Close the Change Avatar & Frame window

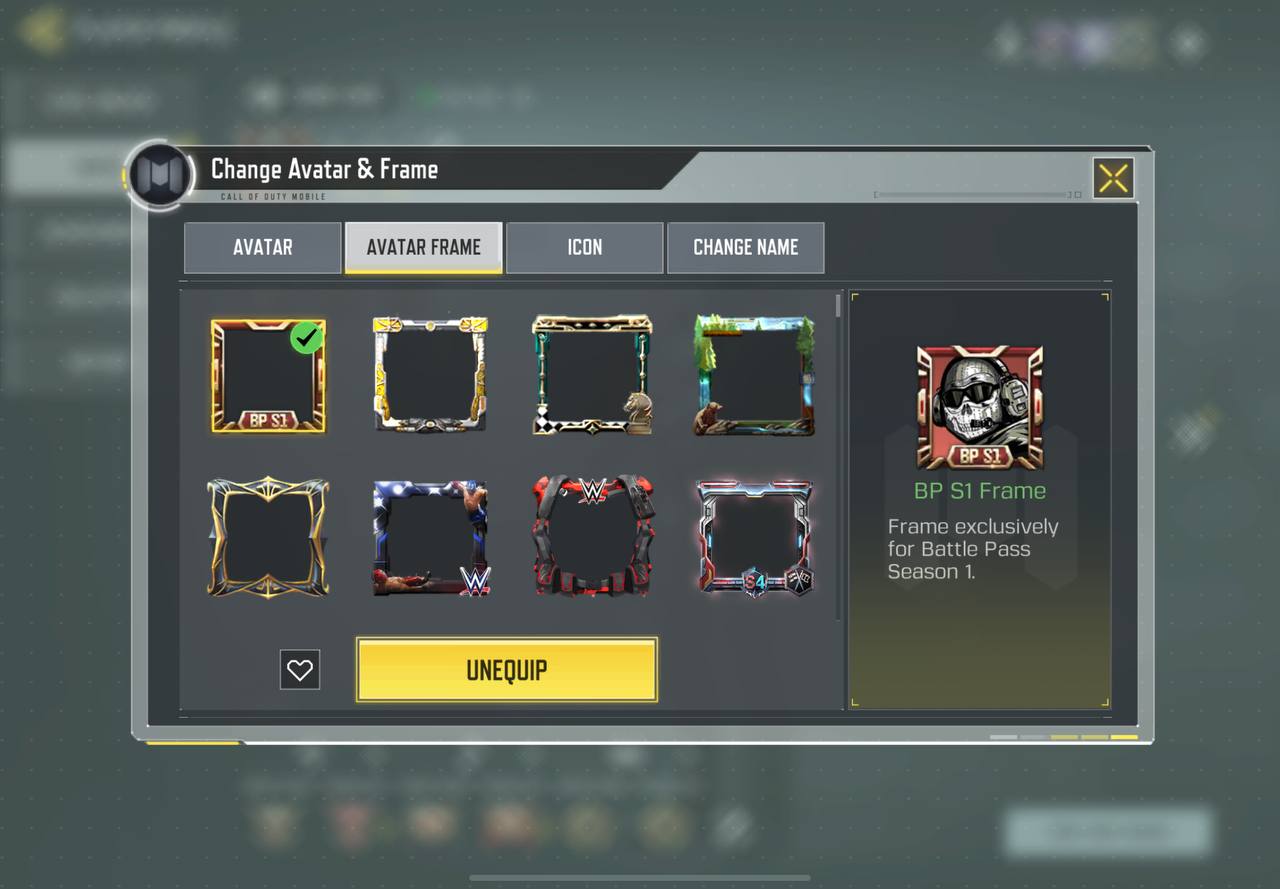(1113, 179)
